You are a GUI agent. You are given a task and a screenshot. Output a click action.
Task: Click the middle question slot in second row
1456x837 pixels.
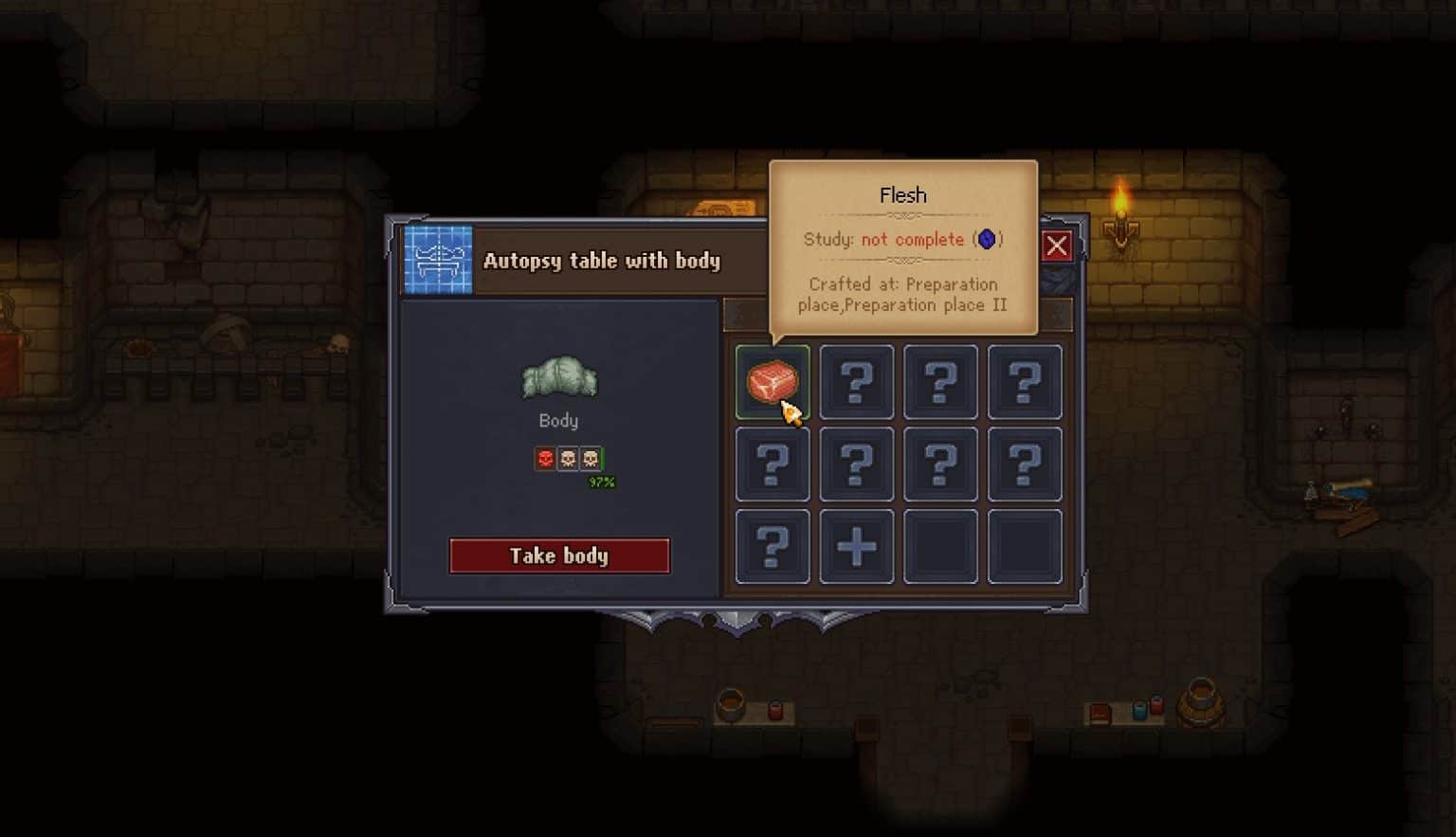[x=856, y=464]
